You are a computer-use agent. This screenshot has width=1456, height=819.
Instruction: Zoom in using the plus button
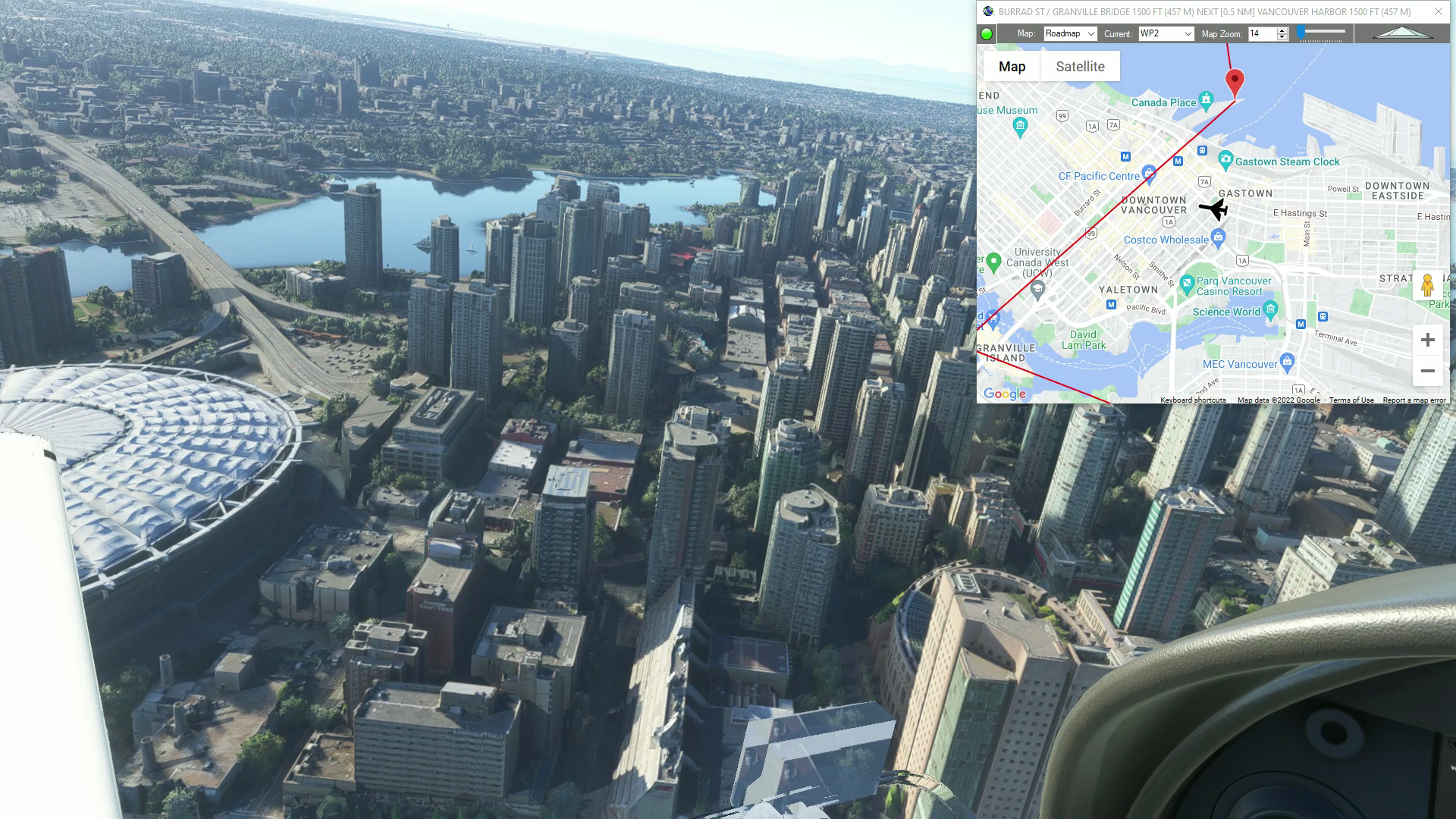[1427, 339]
